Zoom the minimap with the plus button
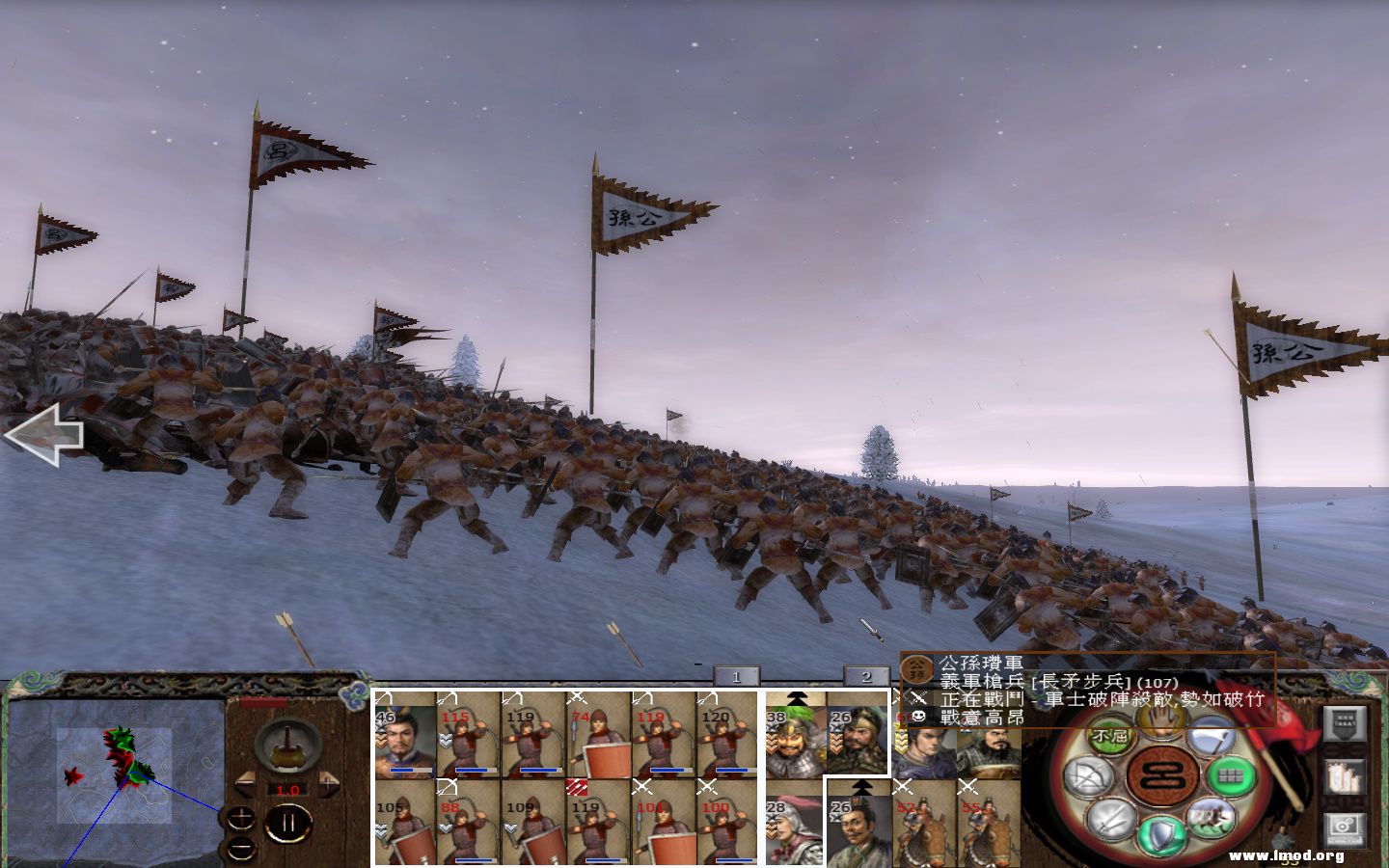 tap(241, 817)
